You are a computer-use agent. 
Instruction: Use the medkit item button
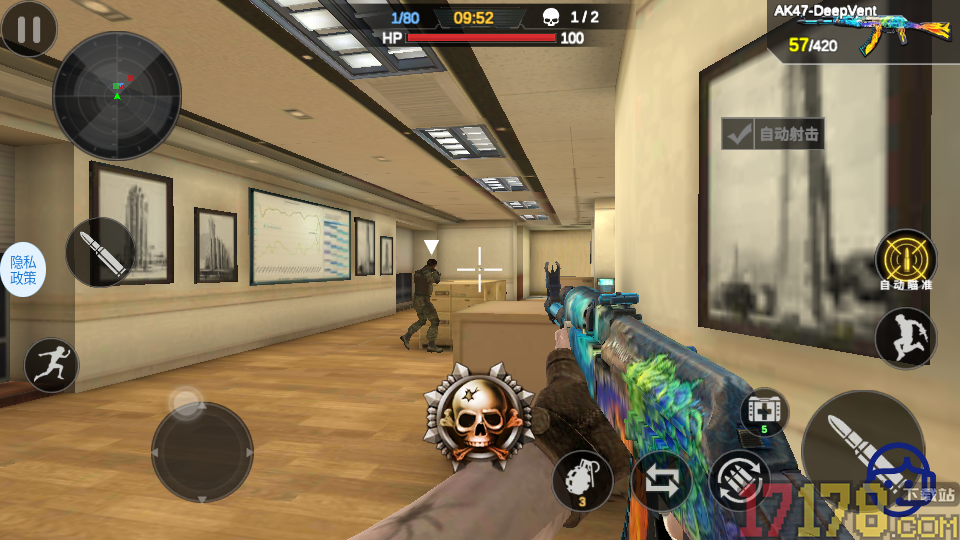tap(765, 412)
